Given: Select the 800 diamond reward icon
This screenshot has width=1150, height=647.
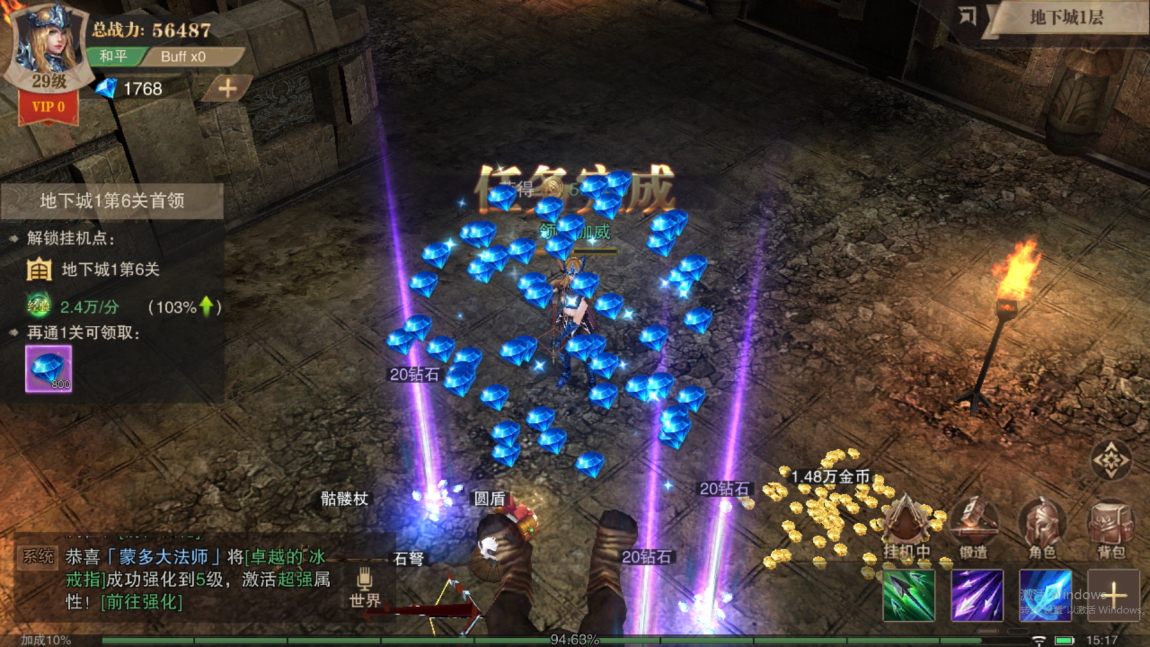Looking at the screenshot, I should [x=48, y=369].
